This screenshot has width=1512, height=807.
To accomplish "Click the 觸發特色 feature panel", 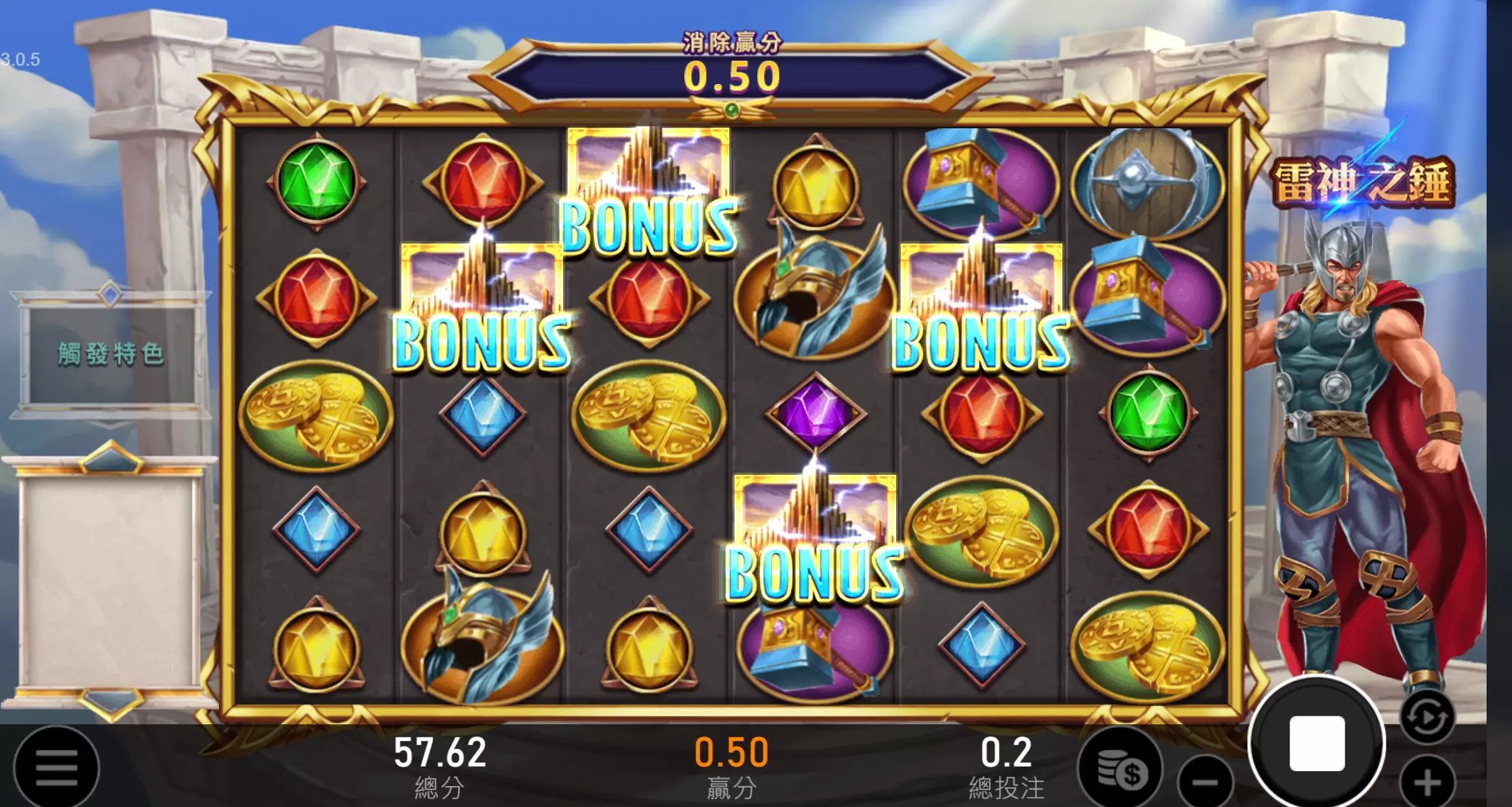I will click(109, 354).
